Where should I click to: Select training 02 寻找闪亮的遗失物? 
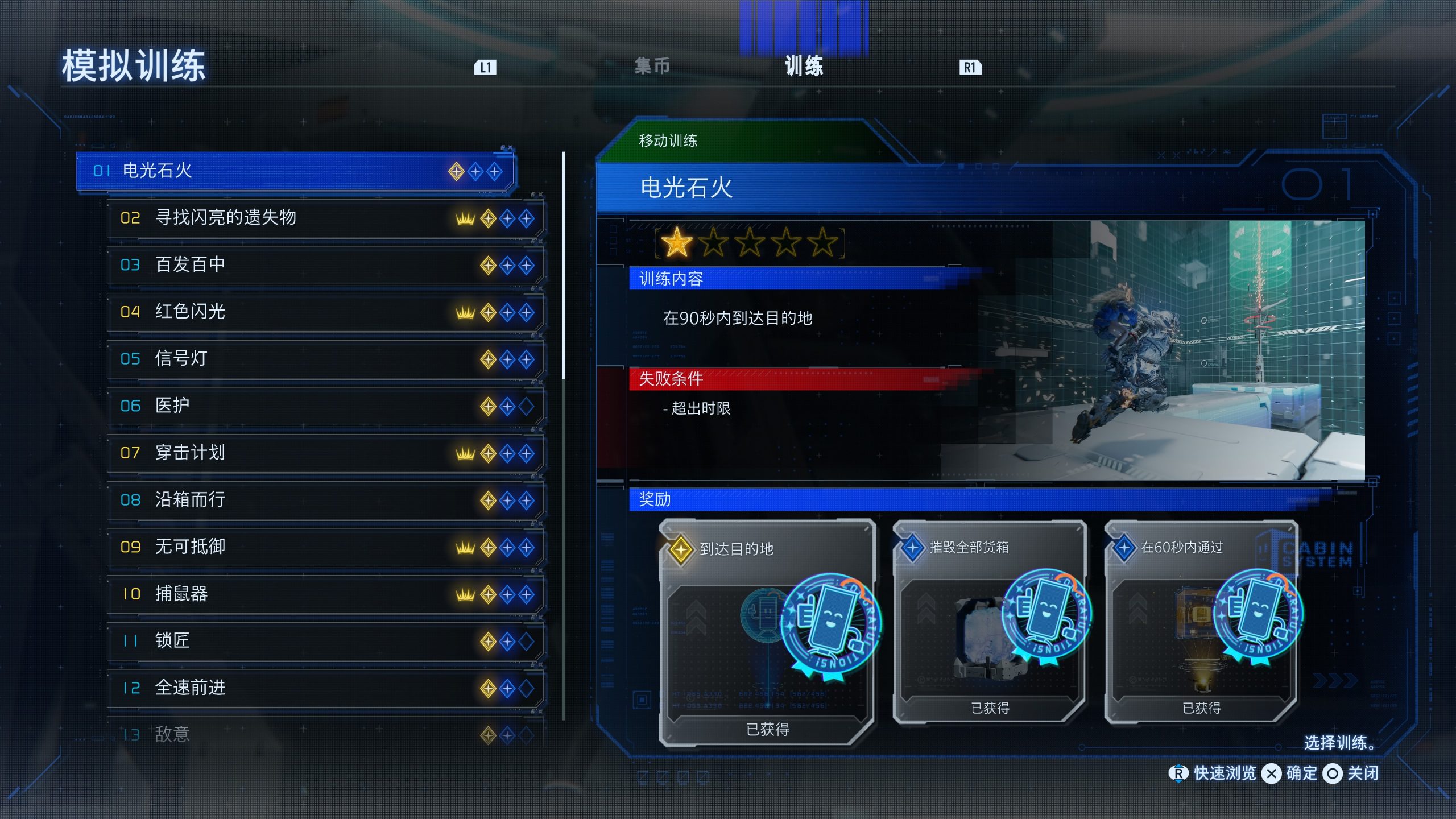pyautogui.click(x=324, y=218)
